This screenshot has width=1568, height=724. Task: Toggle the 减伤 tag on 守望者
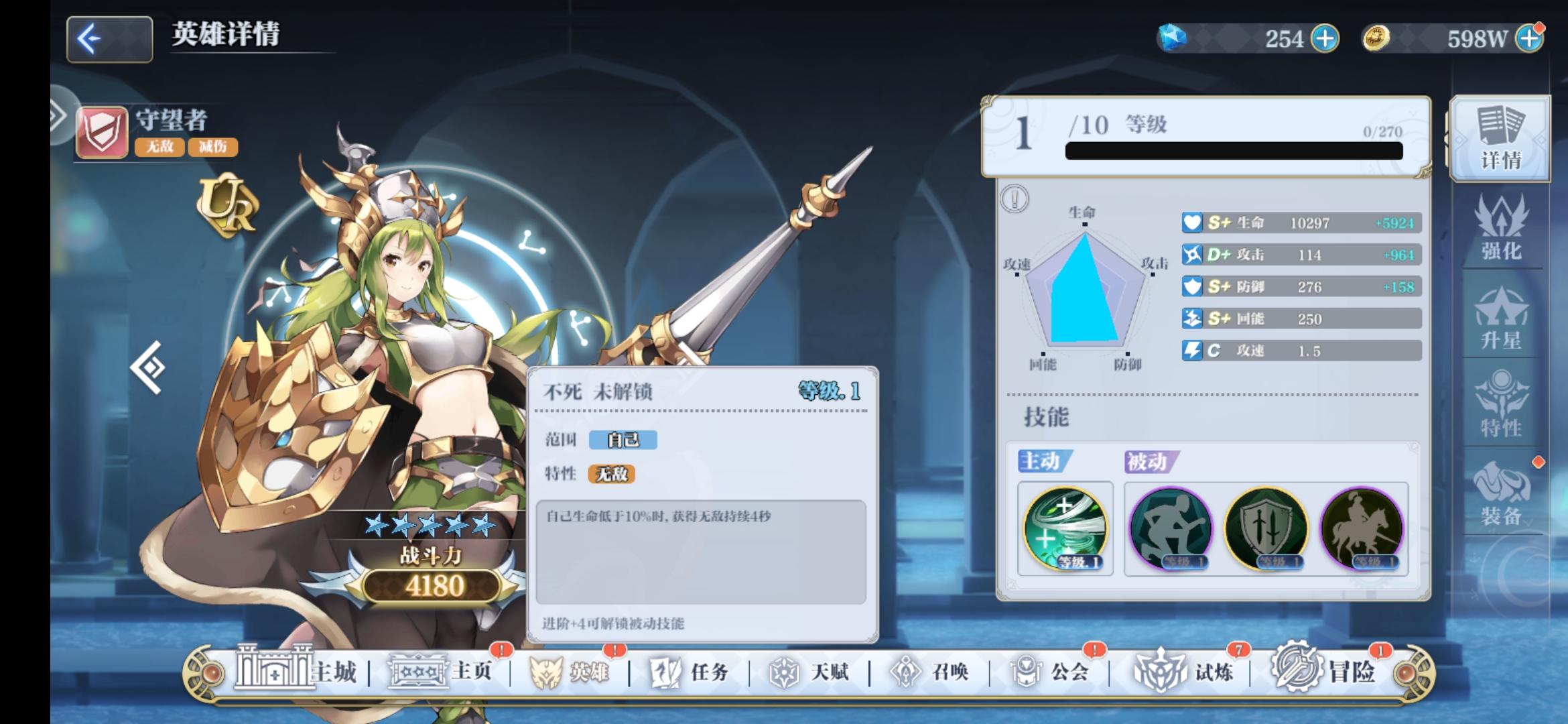(x=214, y=148)
